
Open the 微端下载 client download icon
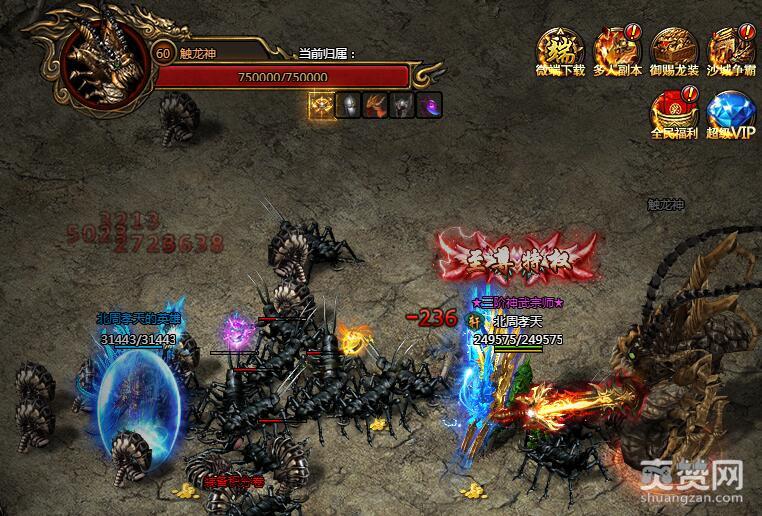(560, 52)
